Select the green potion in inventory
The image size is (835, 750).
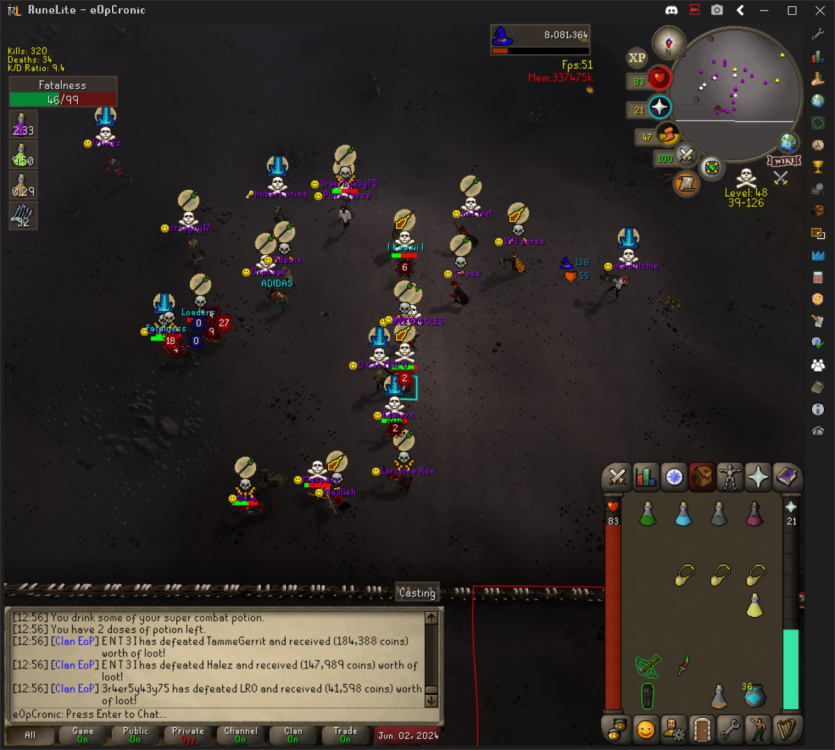click(x=647, y=515)
